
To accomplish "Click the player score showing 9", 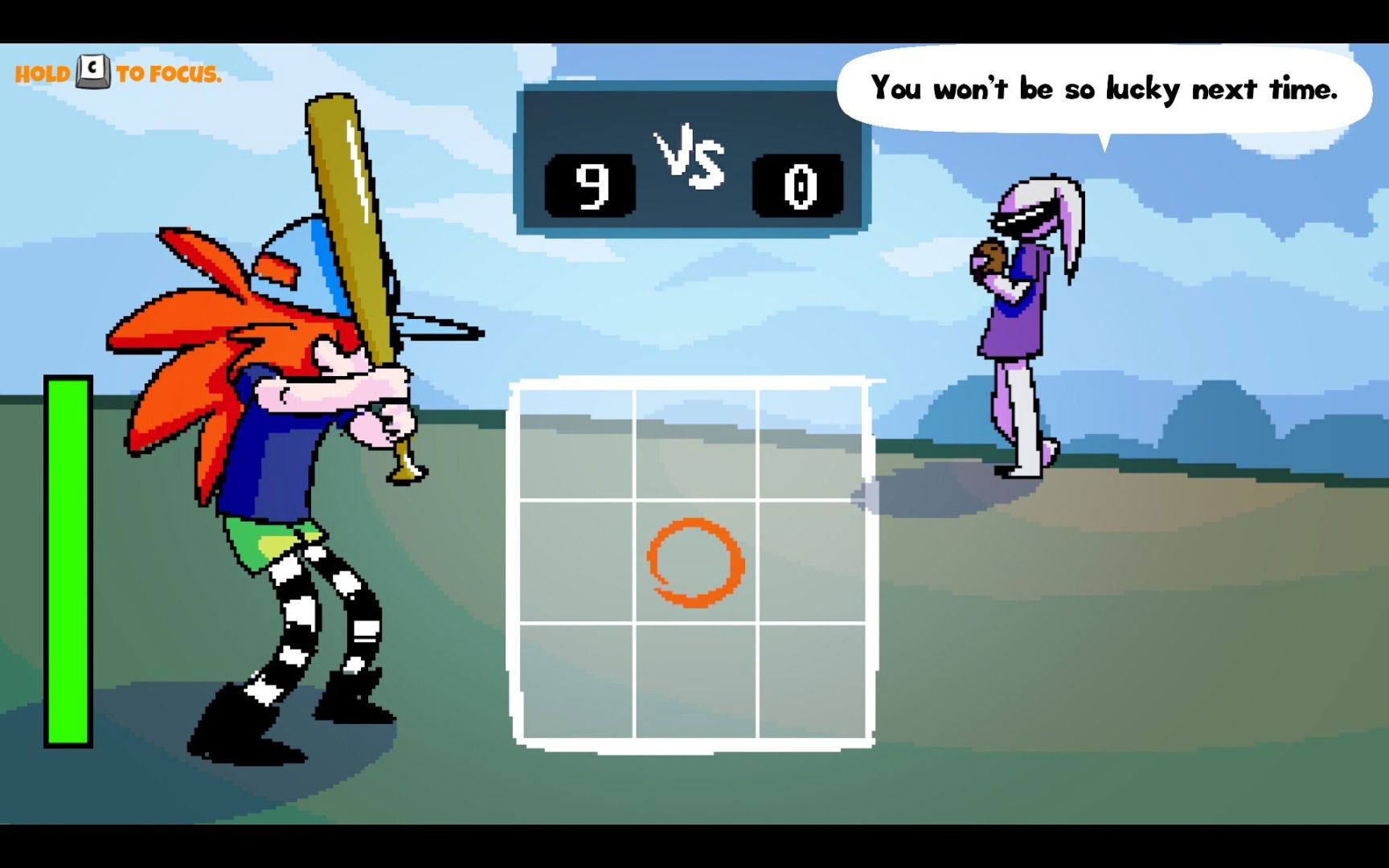I will tap(589, 184).
